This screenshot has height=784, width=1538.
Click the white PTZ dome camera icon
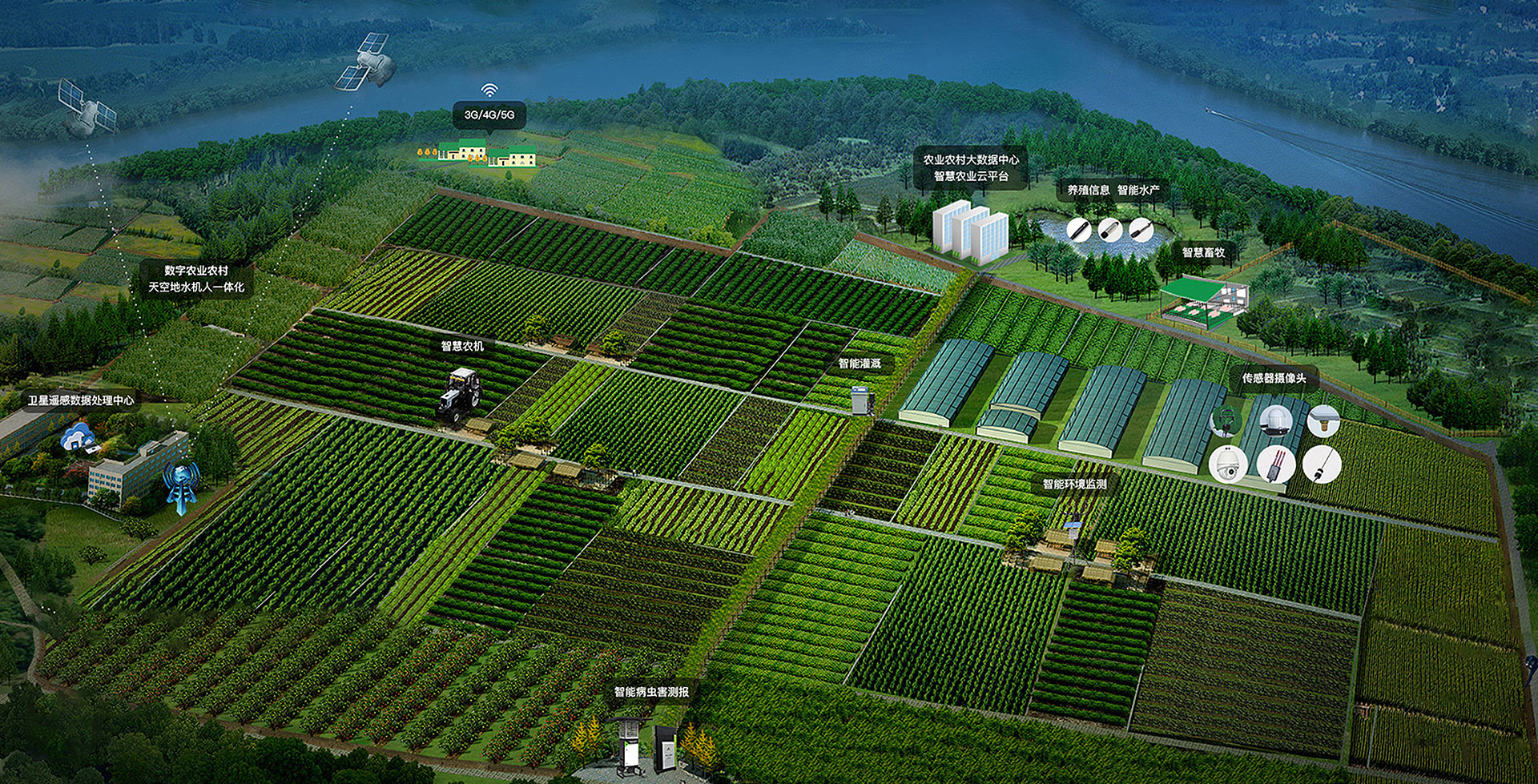click(x=1228, y=464)
